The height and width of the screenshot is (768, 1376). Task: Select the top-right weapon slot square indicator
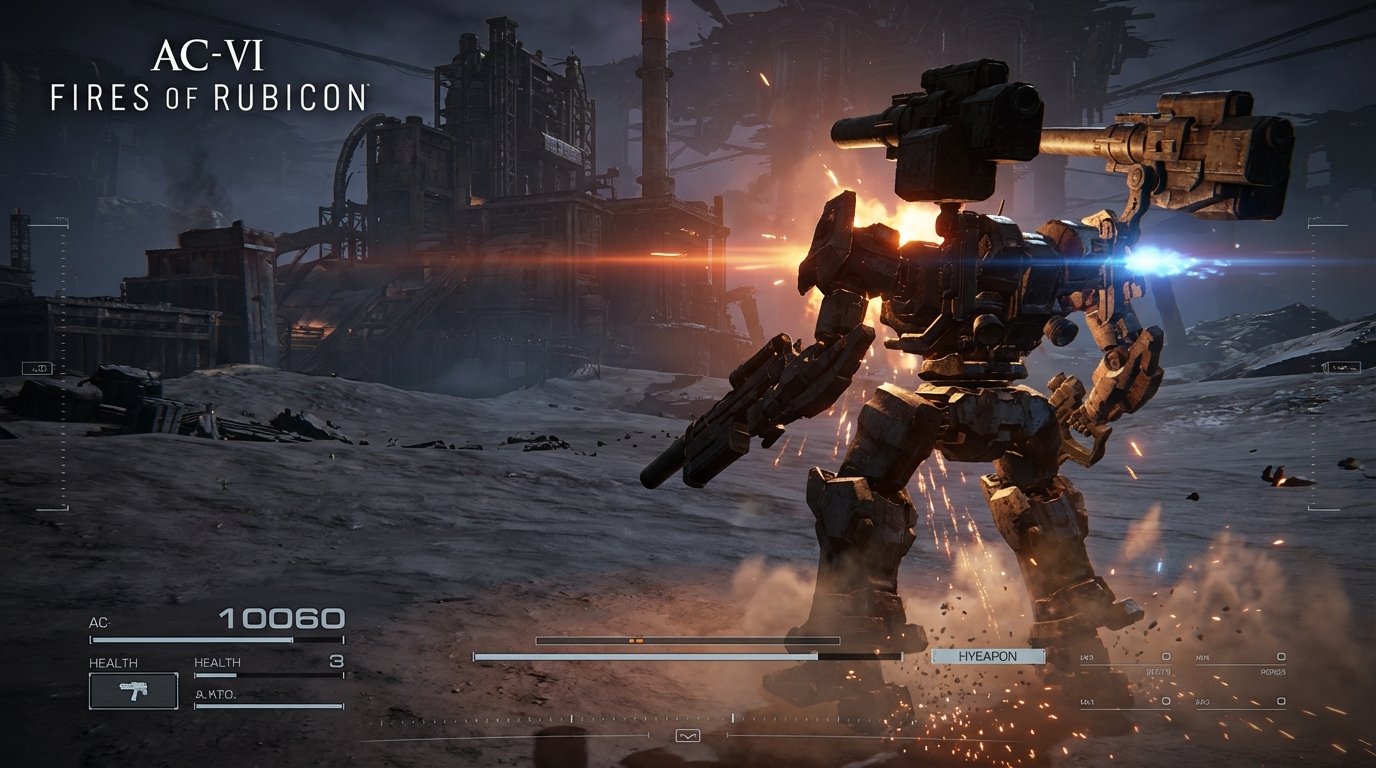(1281, 656)
